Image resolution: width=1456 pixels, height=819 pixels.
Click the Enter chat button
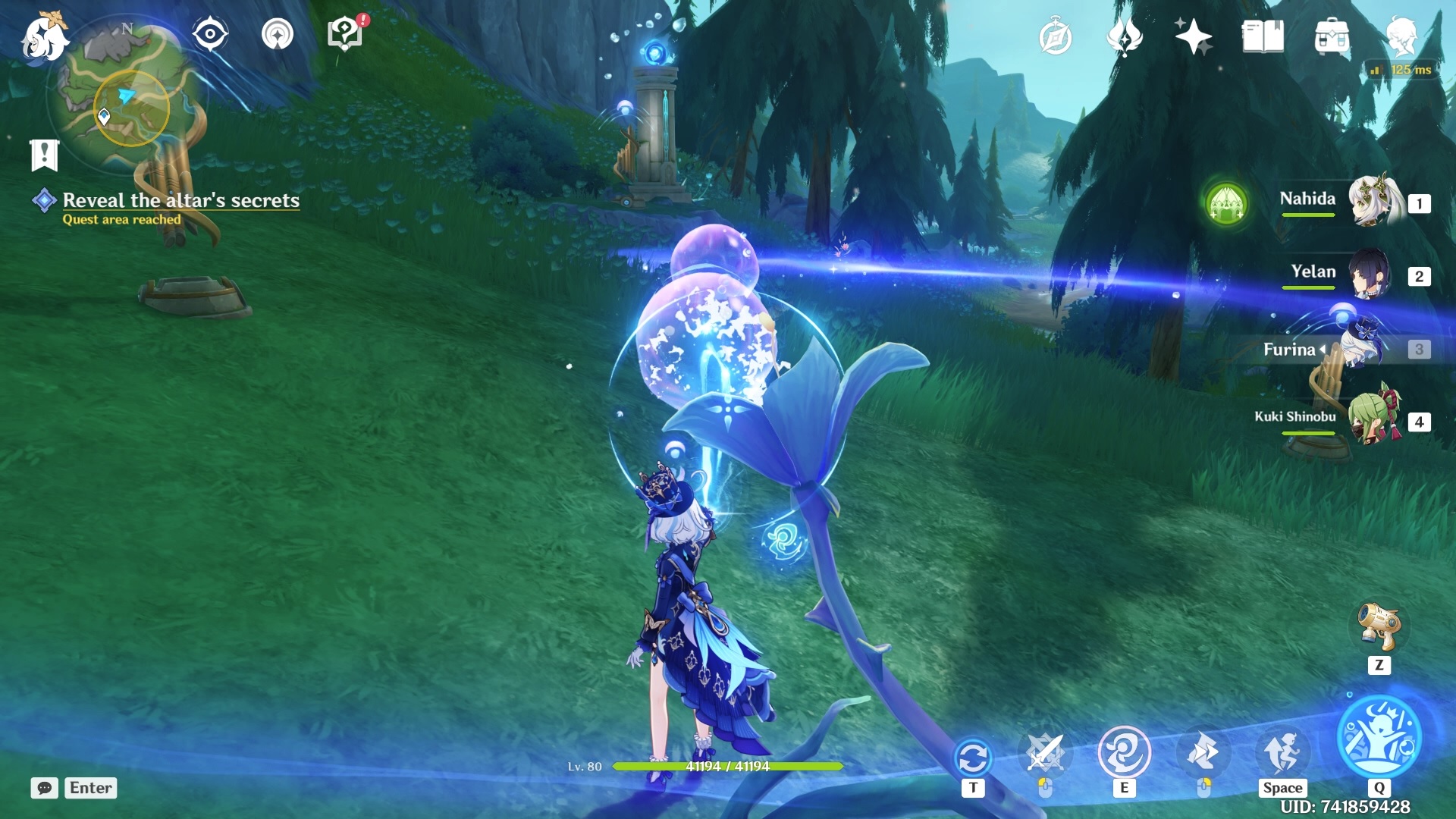point(90,788)
